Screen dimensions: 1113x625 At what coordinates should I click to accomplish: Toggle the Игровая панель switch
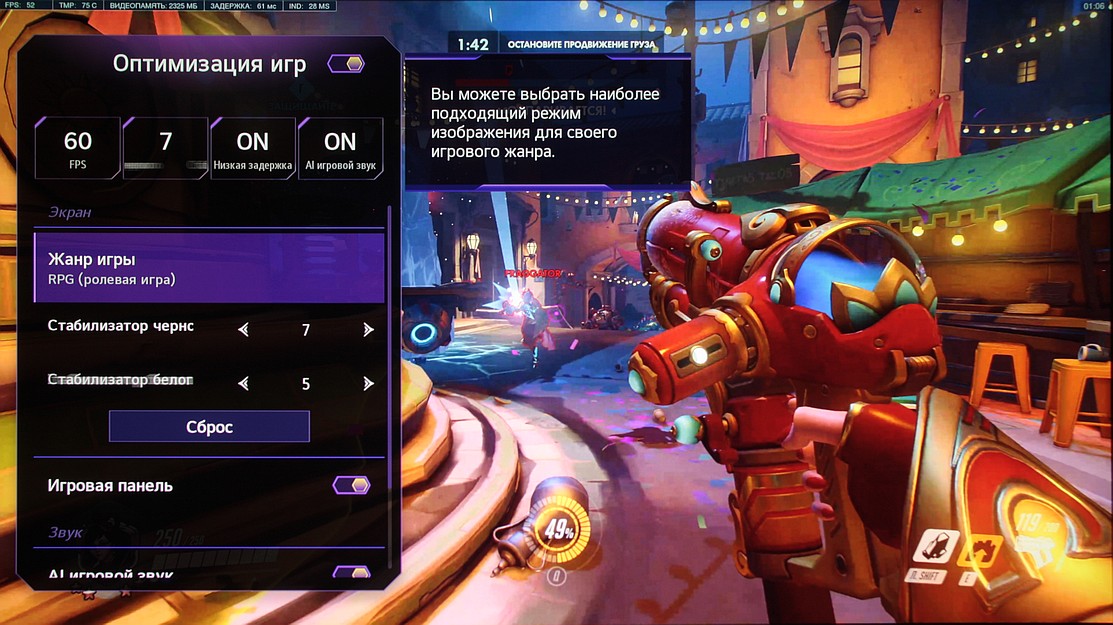click(351, 485)
